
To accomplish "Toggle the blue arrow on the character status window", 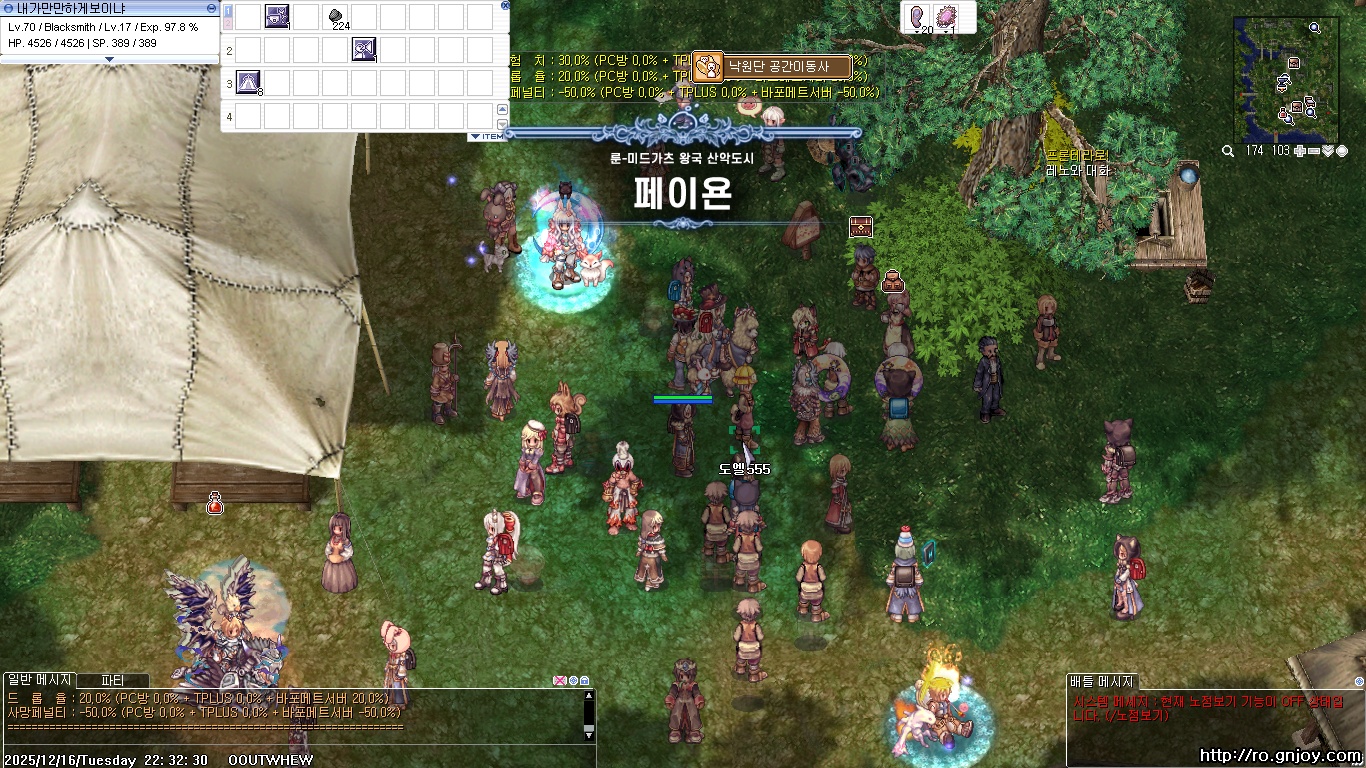I will point(10,8).
